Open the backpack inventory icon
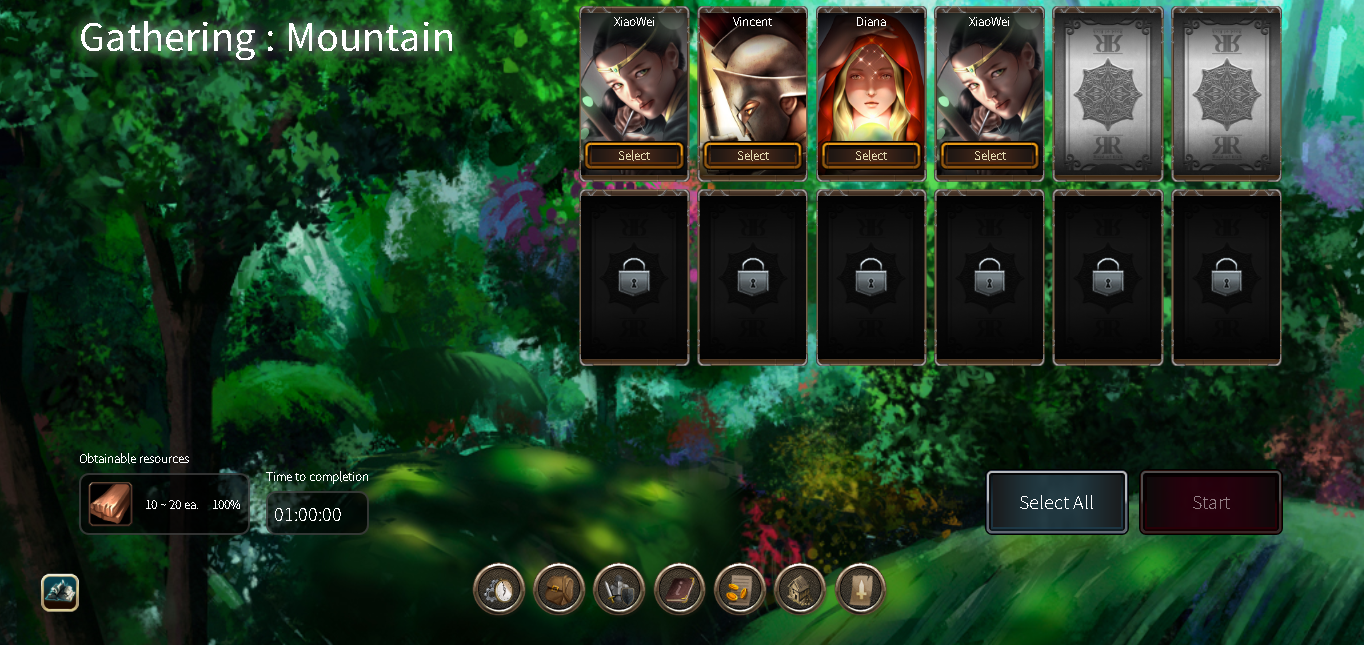1364x645 pixels. point(559,589)
